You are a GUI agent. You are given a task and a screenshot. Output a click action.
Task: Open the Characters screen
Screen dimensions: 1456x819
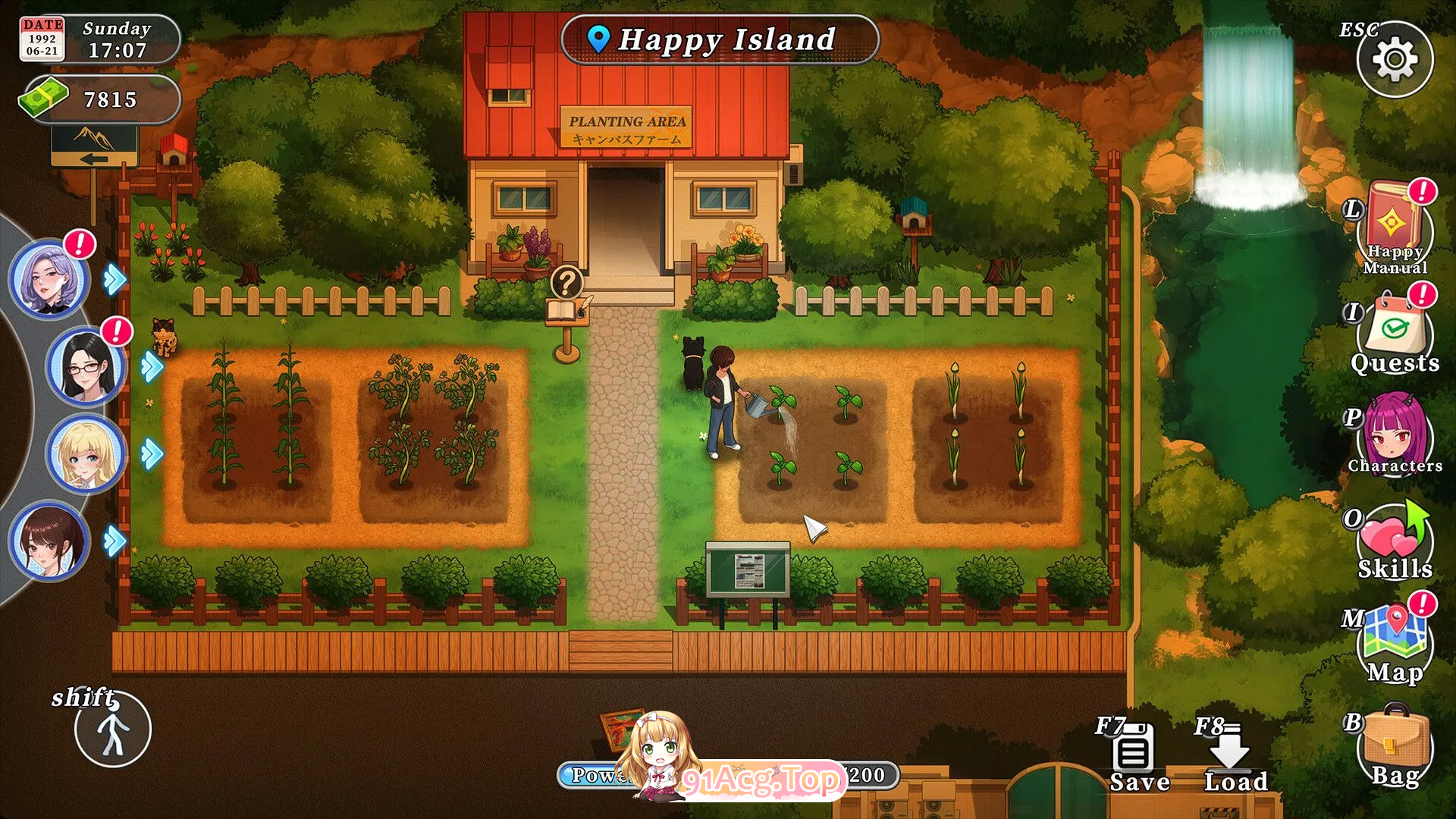1395,435
